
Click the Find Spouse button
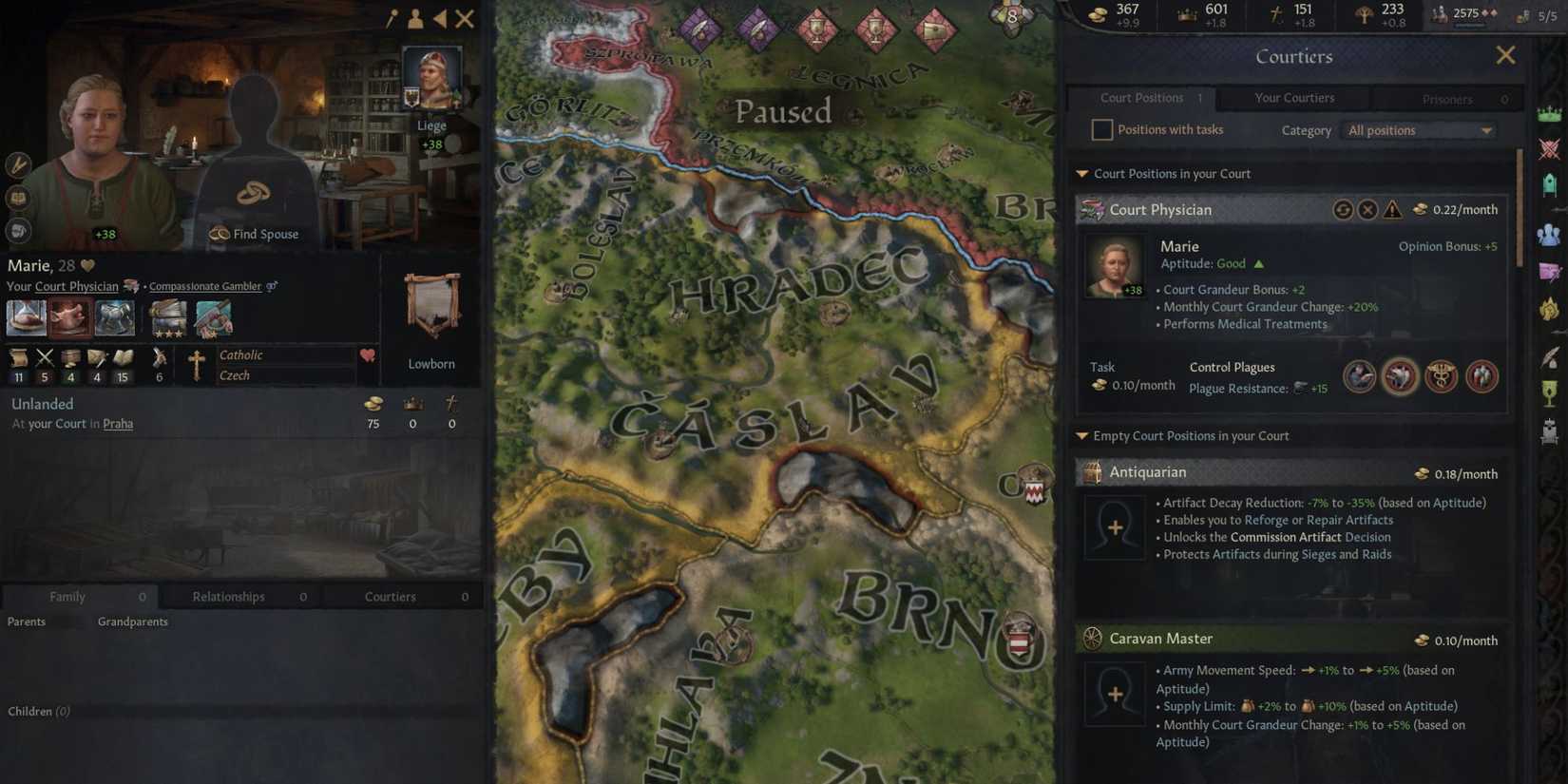pyautogui.click(x=254, y=234)
